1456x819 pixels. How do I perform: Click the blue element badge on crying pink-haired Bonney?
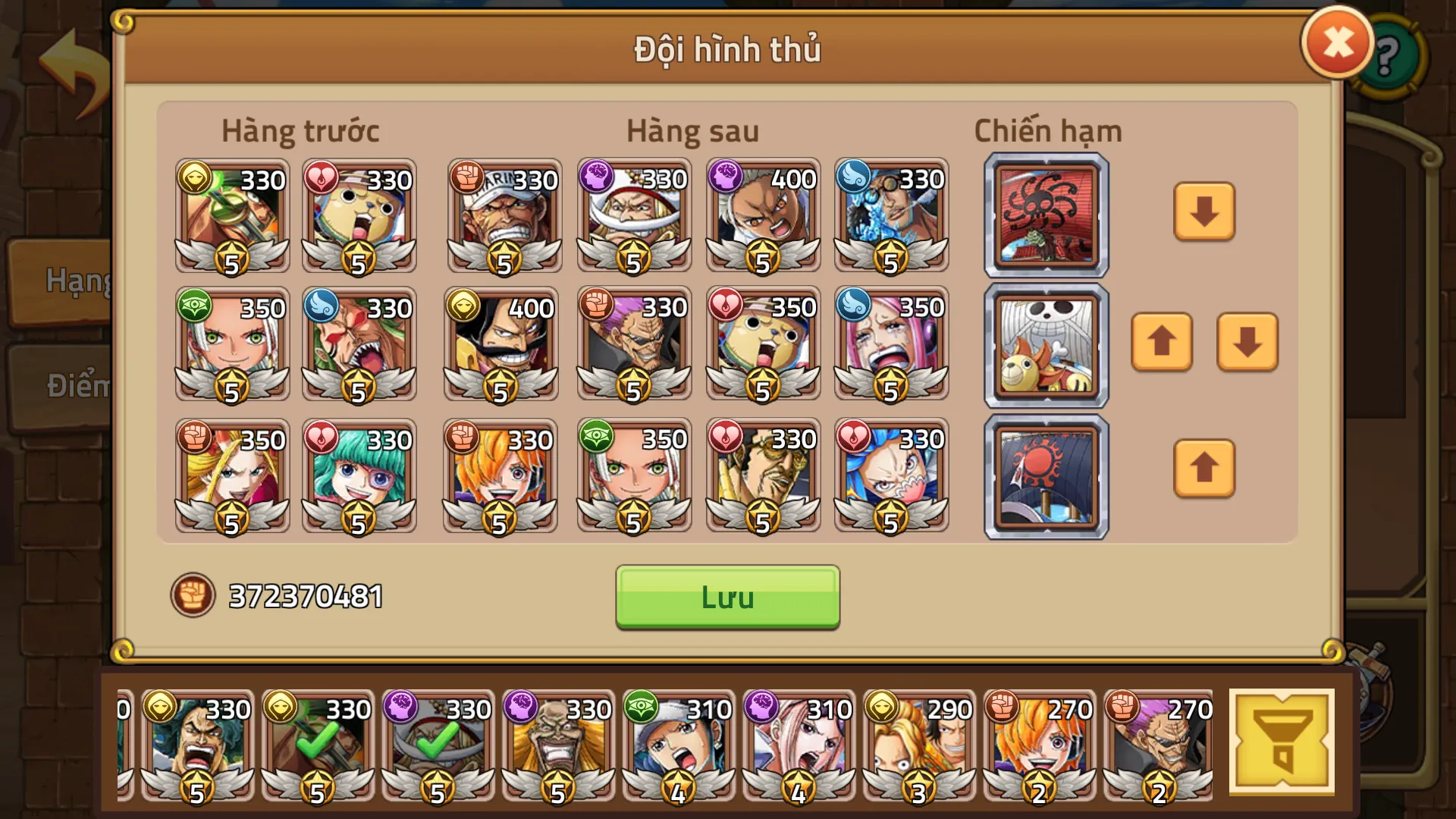point(854,306)
